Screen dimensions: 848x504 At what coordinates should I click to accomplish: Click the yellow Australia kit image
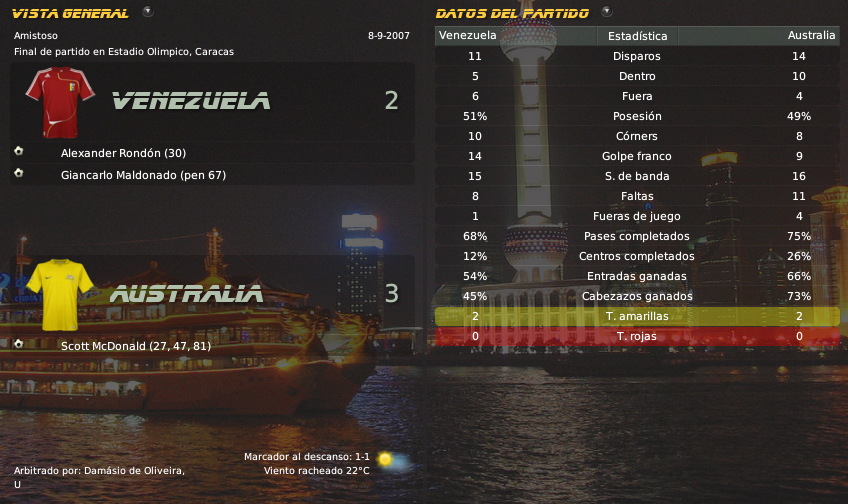coord(59,293)
